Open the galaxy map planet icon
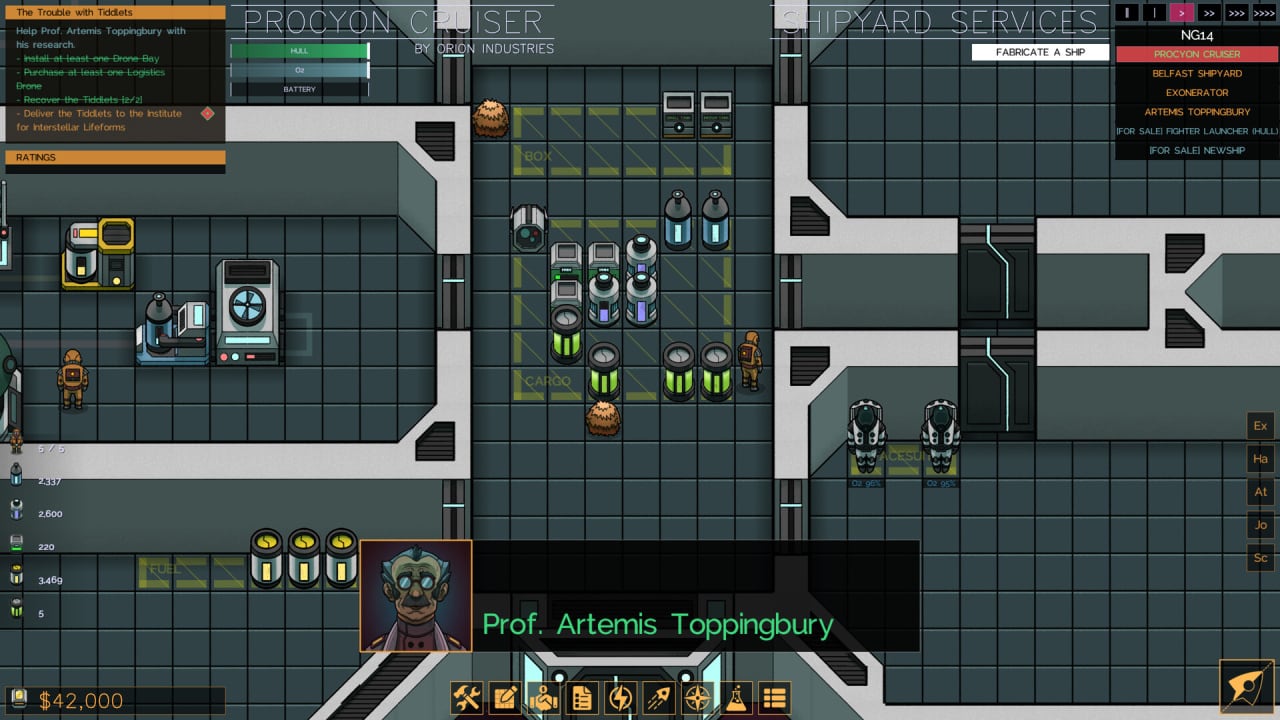The width and height of the screenshot is (1280, 720). [1247, 687]
